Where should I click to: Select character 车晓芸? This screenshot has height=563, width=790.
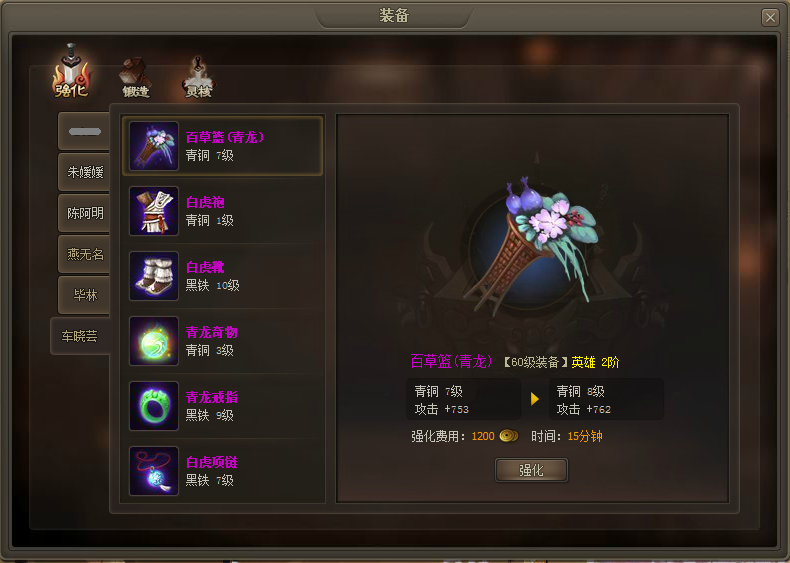pyautogui.click(x=80, y=336)
